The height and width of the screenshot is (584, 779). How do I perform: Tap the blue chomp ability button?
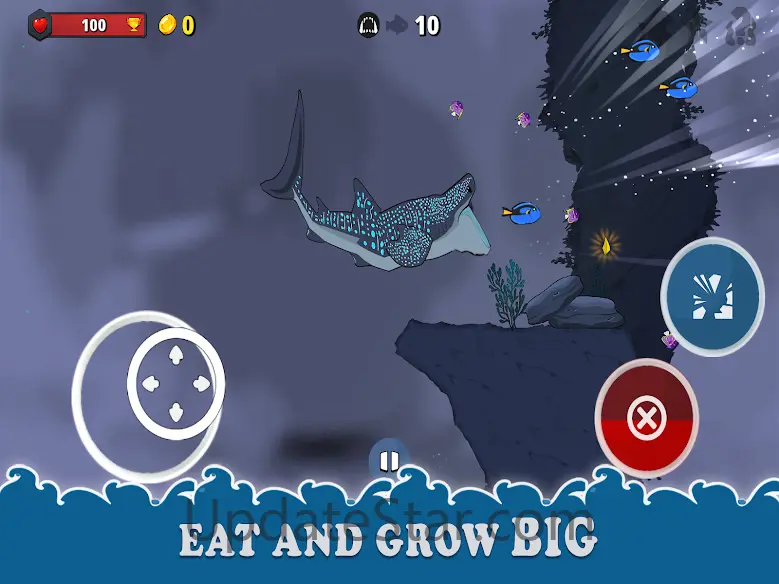[712, 296]
